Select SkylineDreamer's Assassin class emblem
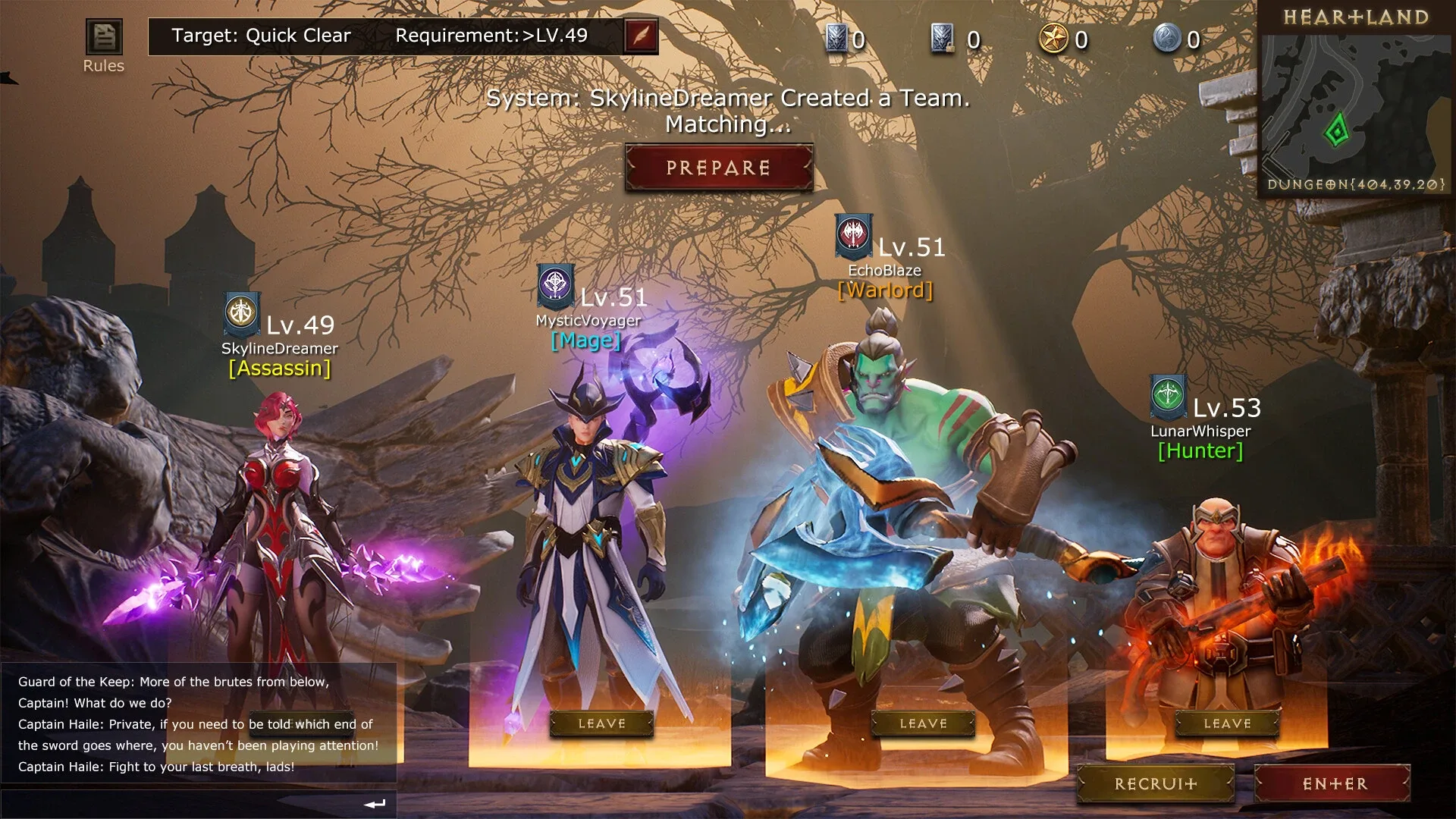This screenshot has height=819, width=1456. click(x=243, y=313)
